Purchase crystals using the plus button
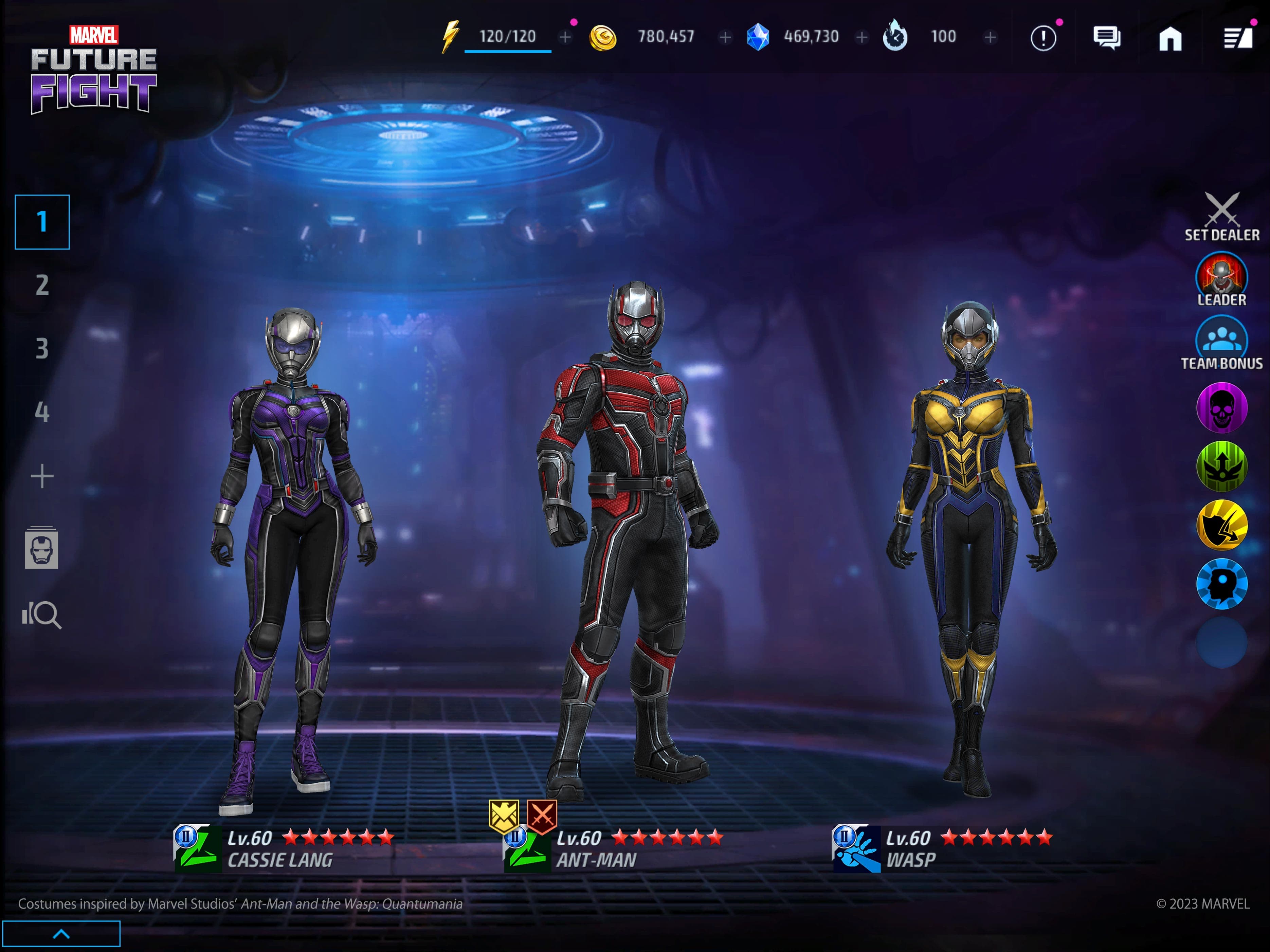Image resolution: width=1270 pixels, height=952 pixels. point(862,37)
